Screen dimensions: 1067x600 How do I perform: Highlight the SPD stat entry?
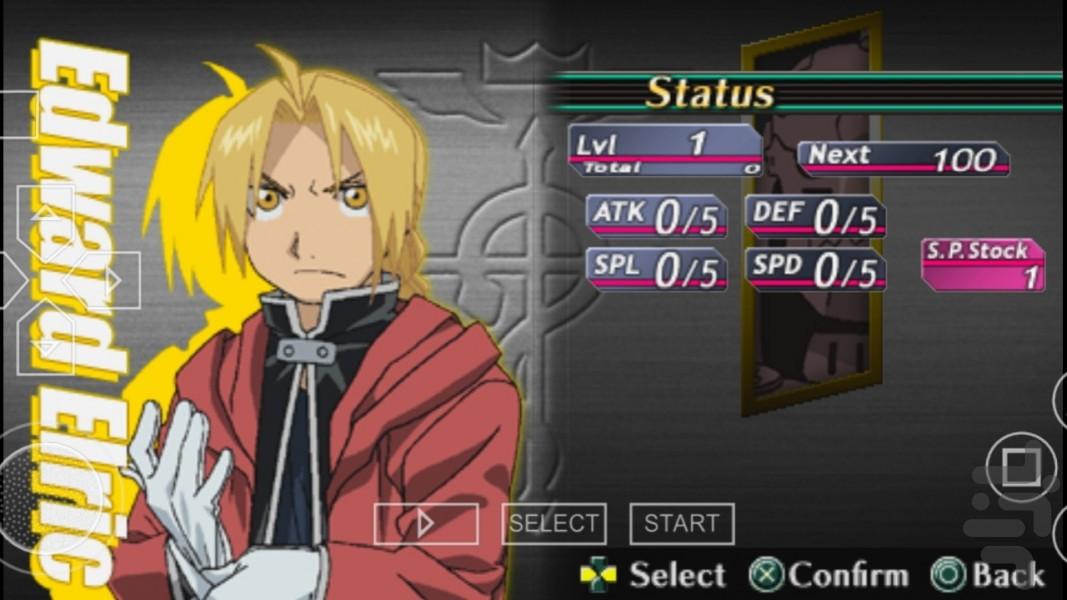(x=815, y=270)
